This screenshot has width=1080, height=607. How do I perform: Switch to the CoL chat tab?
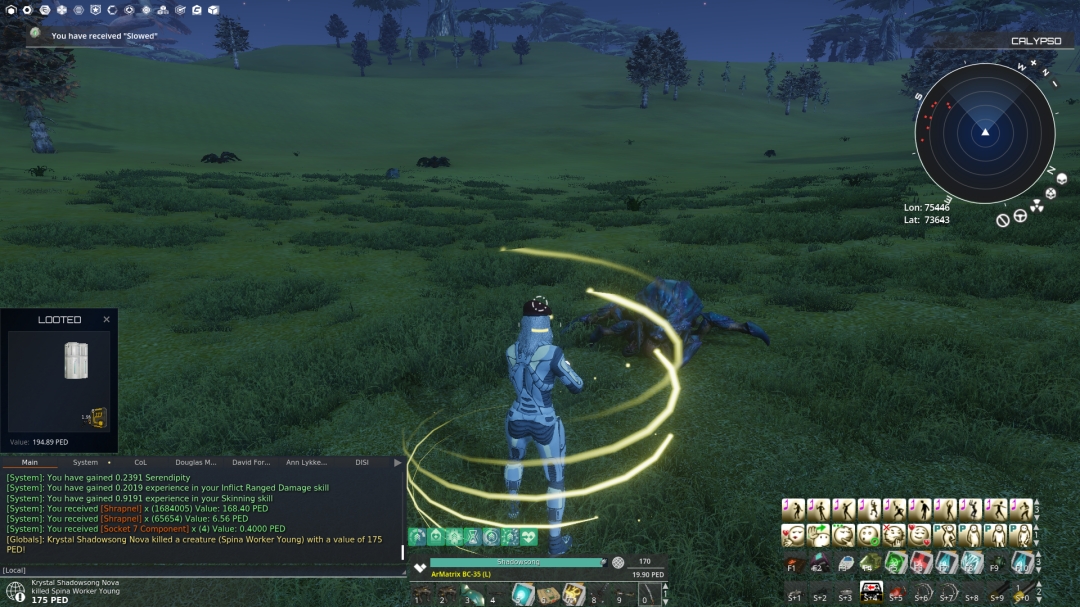tap(140, 463)
